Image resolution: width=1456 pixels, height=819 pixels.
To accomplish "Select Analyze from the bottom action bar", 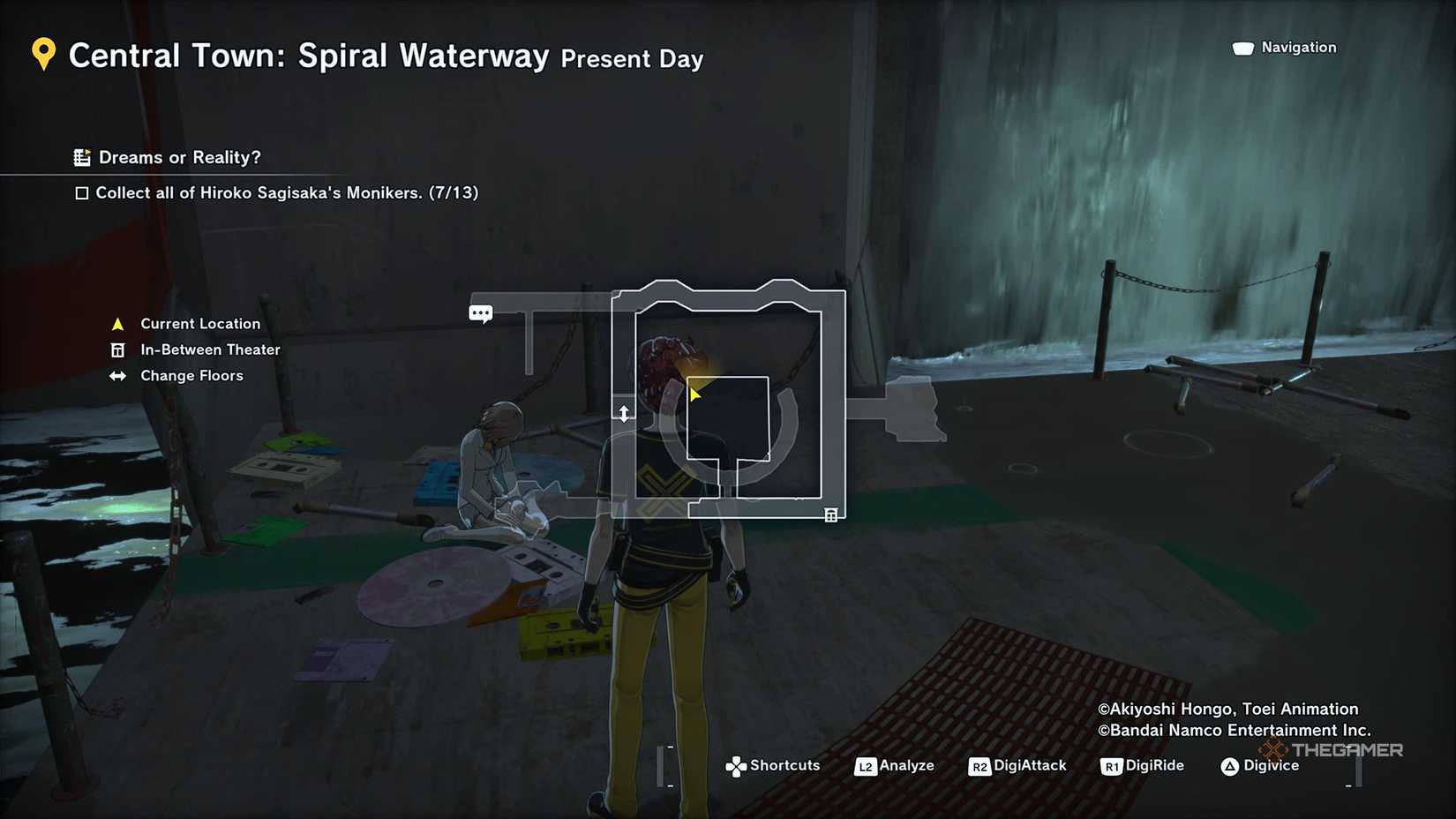I will click(x=906, y=765).
